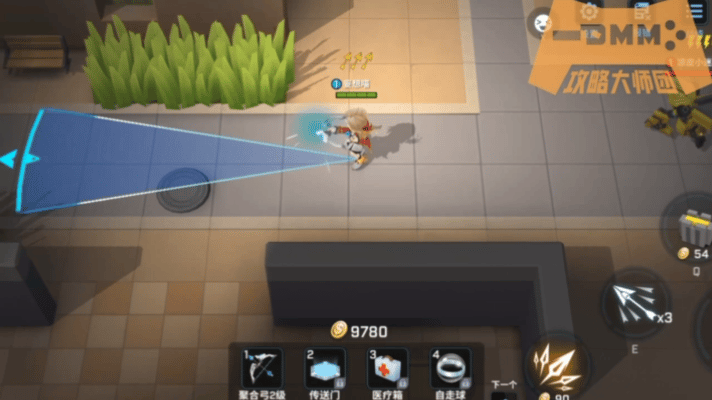Open the emoji face button

[543, 21]
